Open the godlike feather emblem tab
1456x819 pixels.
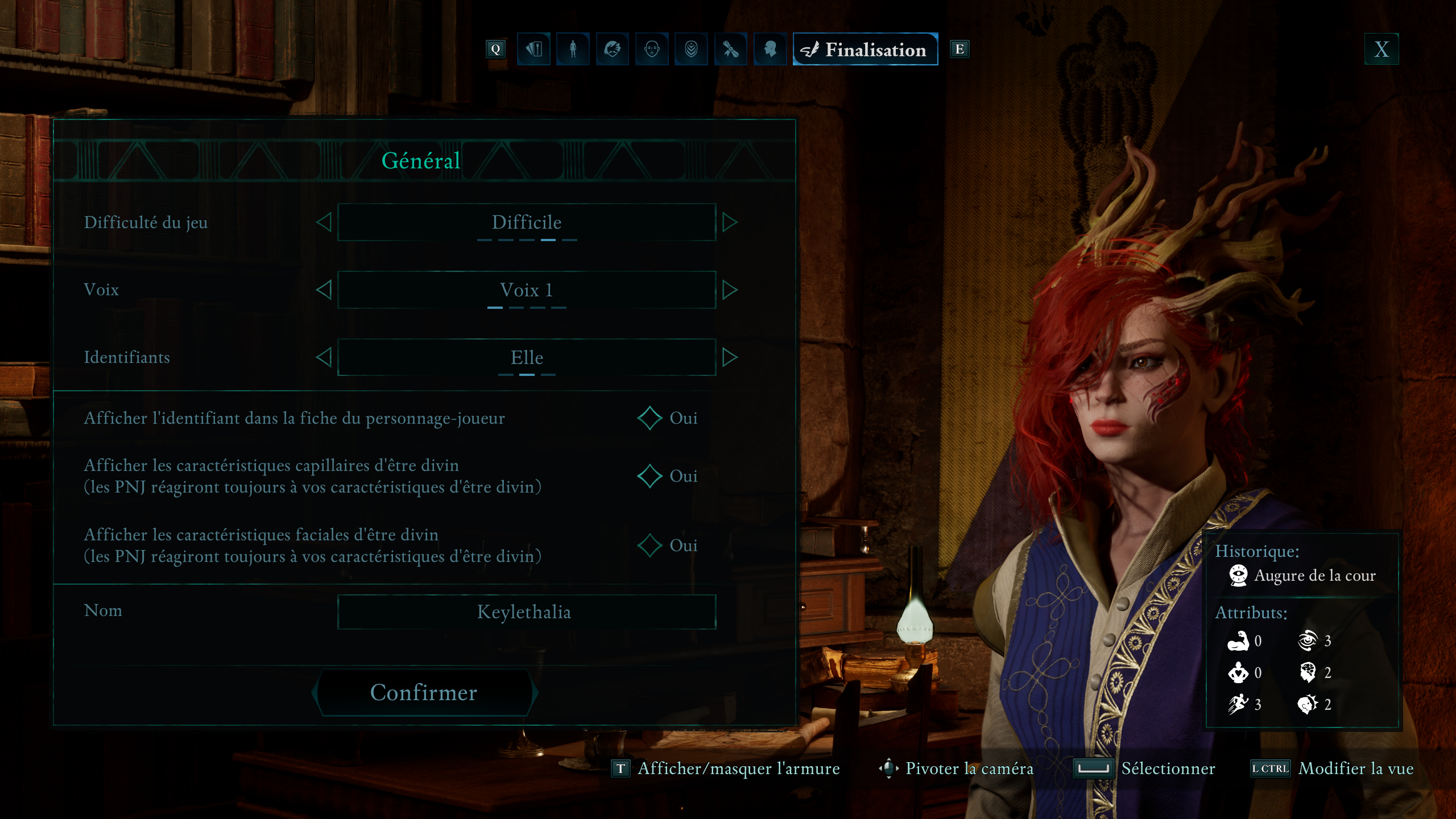[691, 49]
